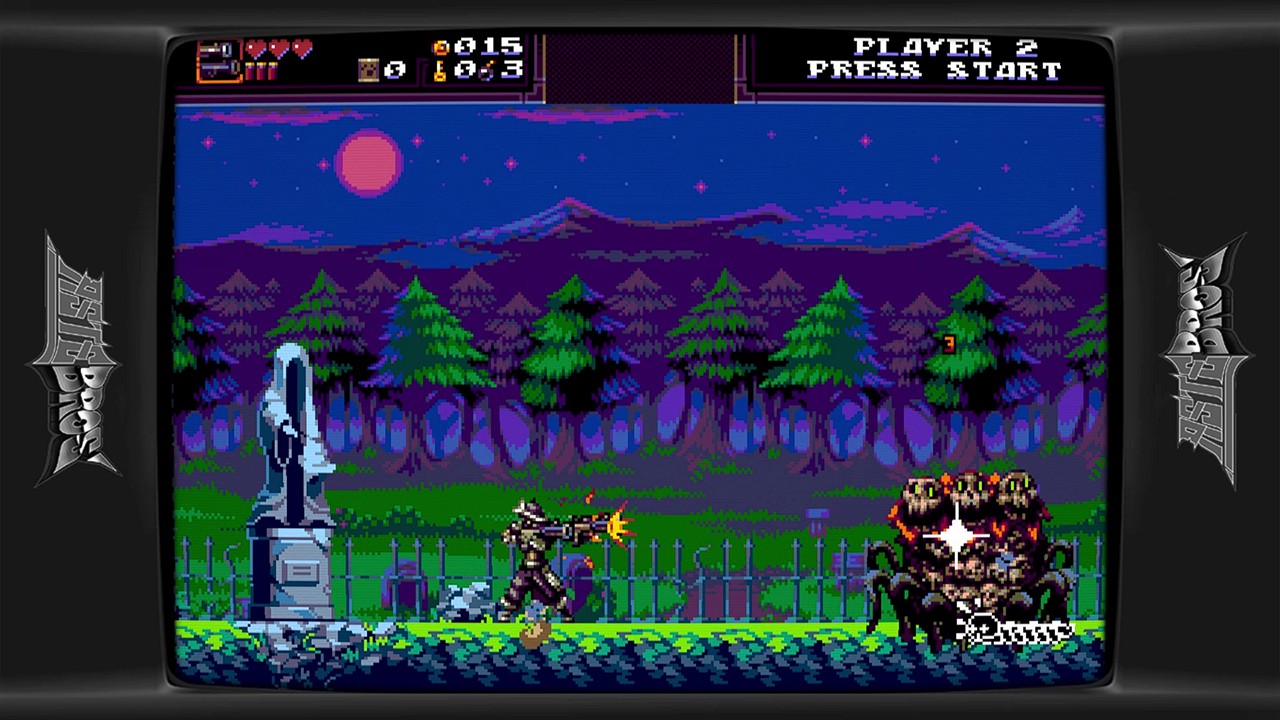The width and height of the screenshot is (1280, 720).
Task: Click the pink moon in the sky
Action: pos(370,162)
